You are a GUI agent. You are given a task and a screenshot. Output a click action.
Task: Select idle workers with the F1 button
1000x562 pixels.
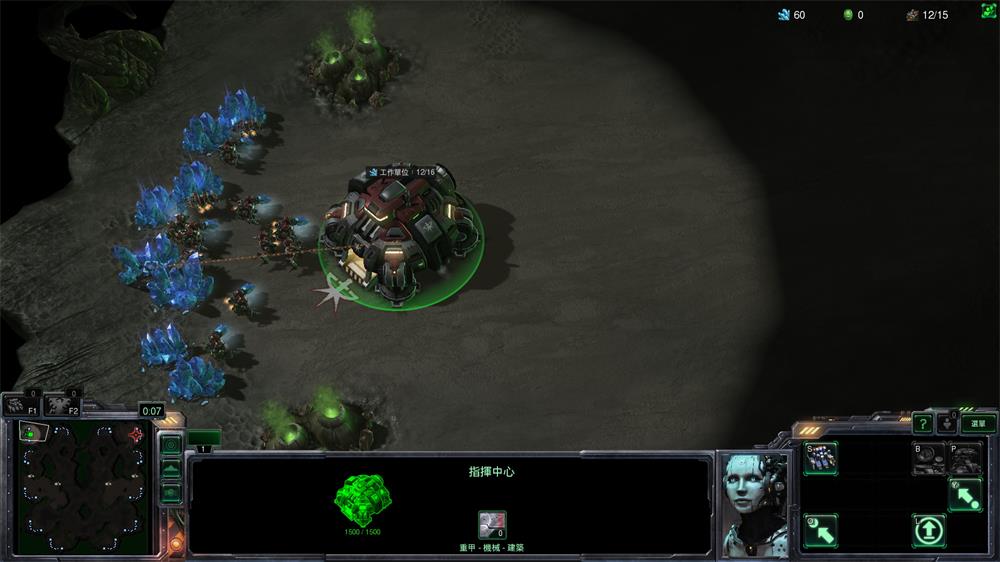(19, 405)
